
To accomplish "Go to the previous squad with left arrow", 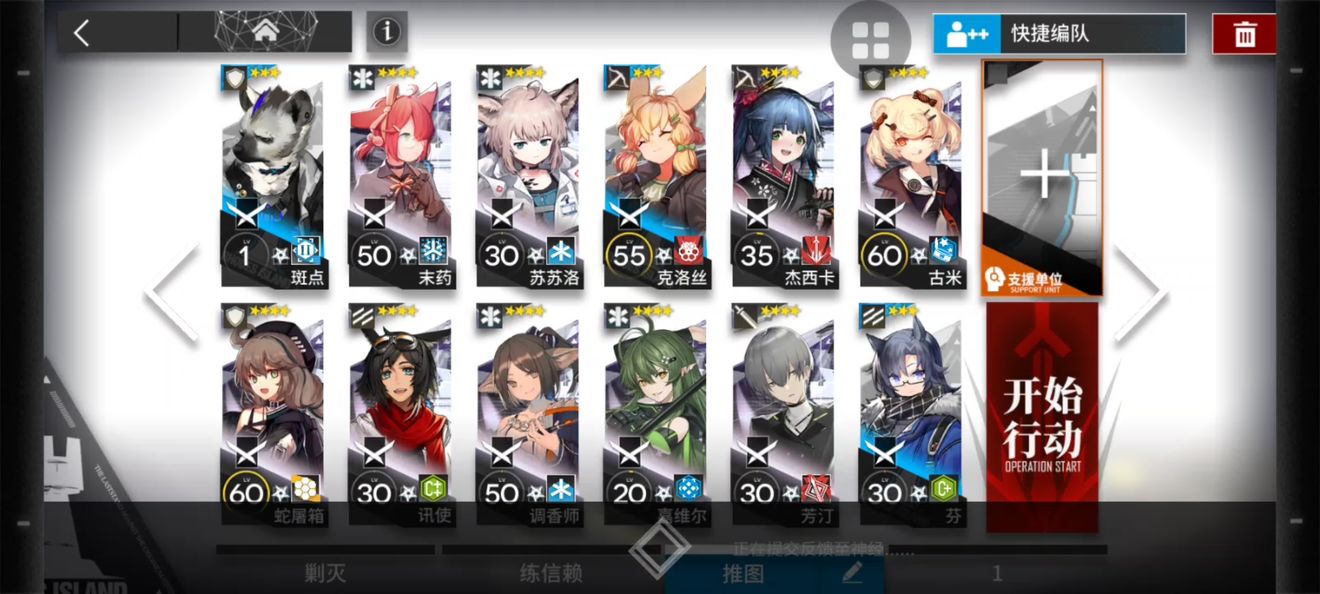I will [172, 293].
